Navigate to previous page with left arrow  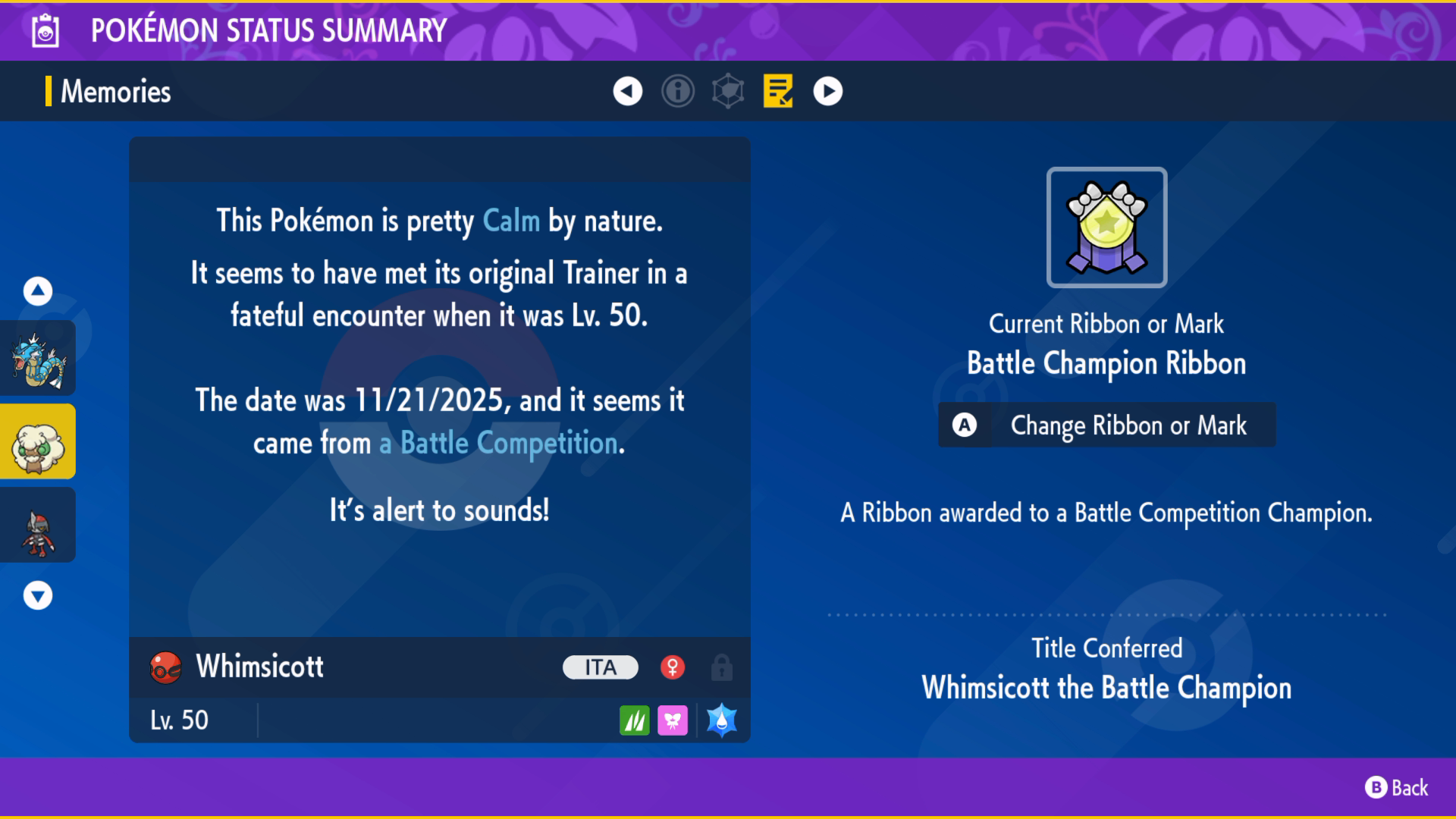(626, 91)
